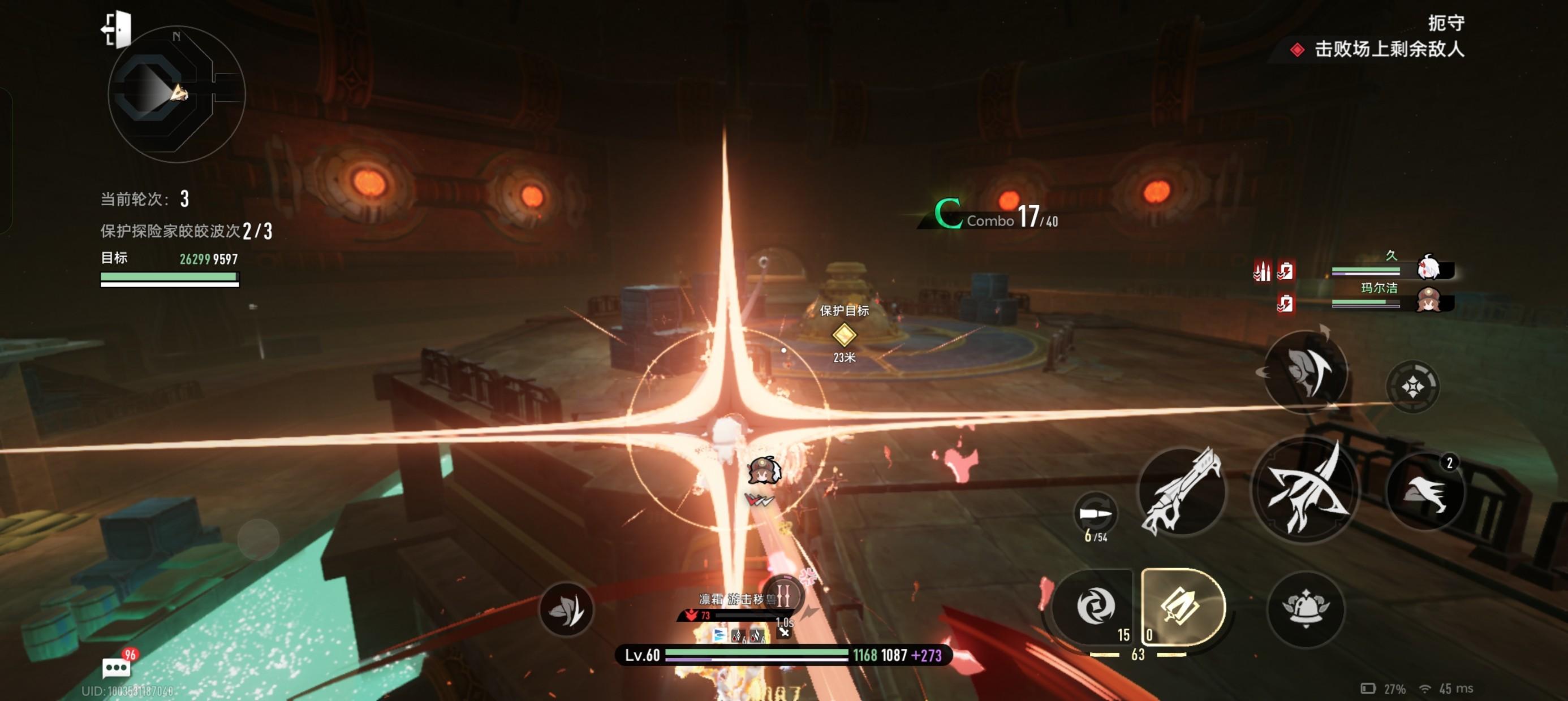Toggle the crosshair lock-on target button
The image size is (1568, 701).
[x=1412, y=387]
